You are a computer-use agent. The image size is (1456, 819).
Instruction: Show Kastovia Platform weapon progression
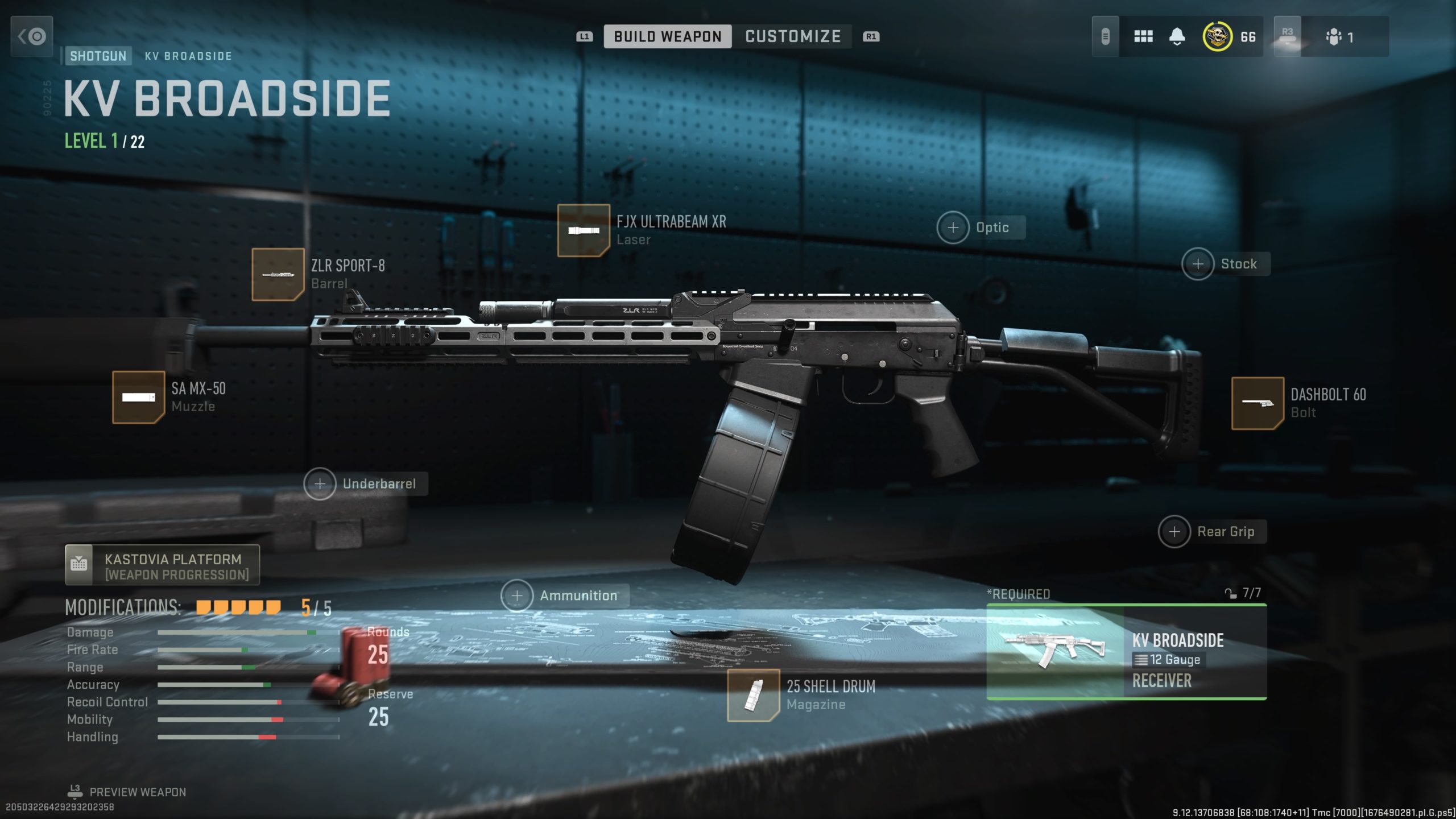[x=163, y=565]
